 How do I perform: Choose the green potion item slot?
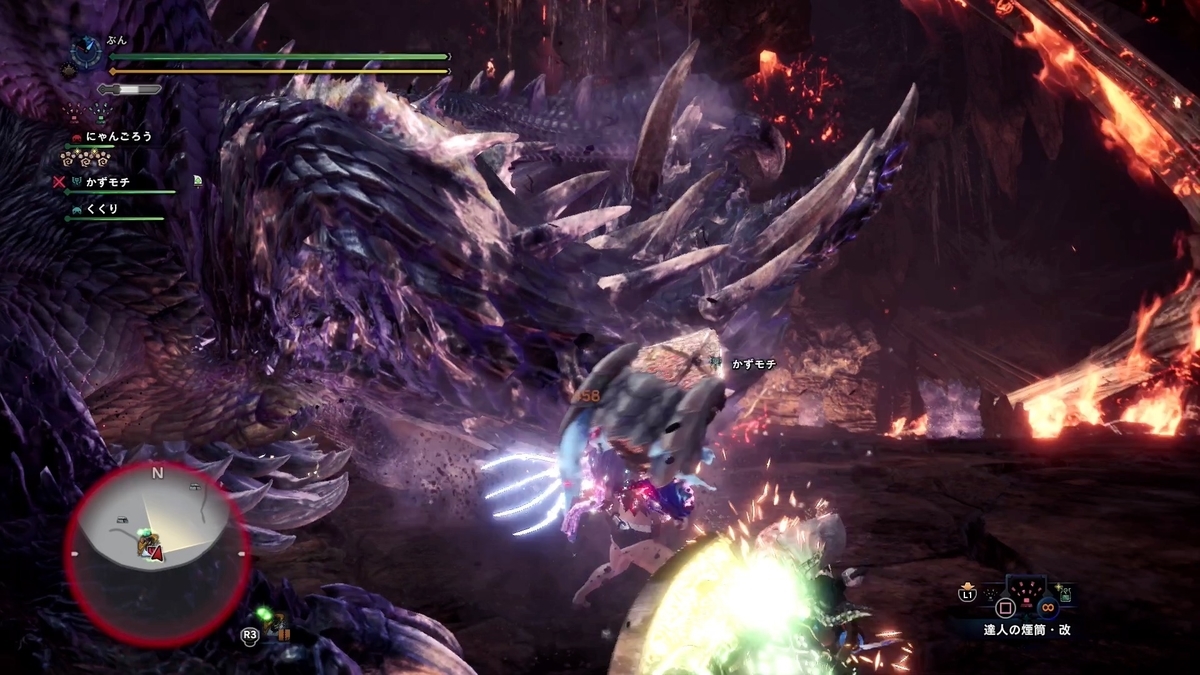(1067, 597)
